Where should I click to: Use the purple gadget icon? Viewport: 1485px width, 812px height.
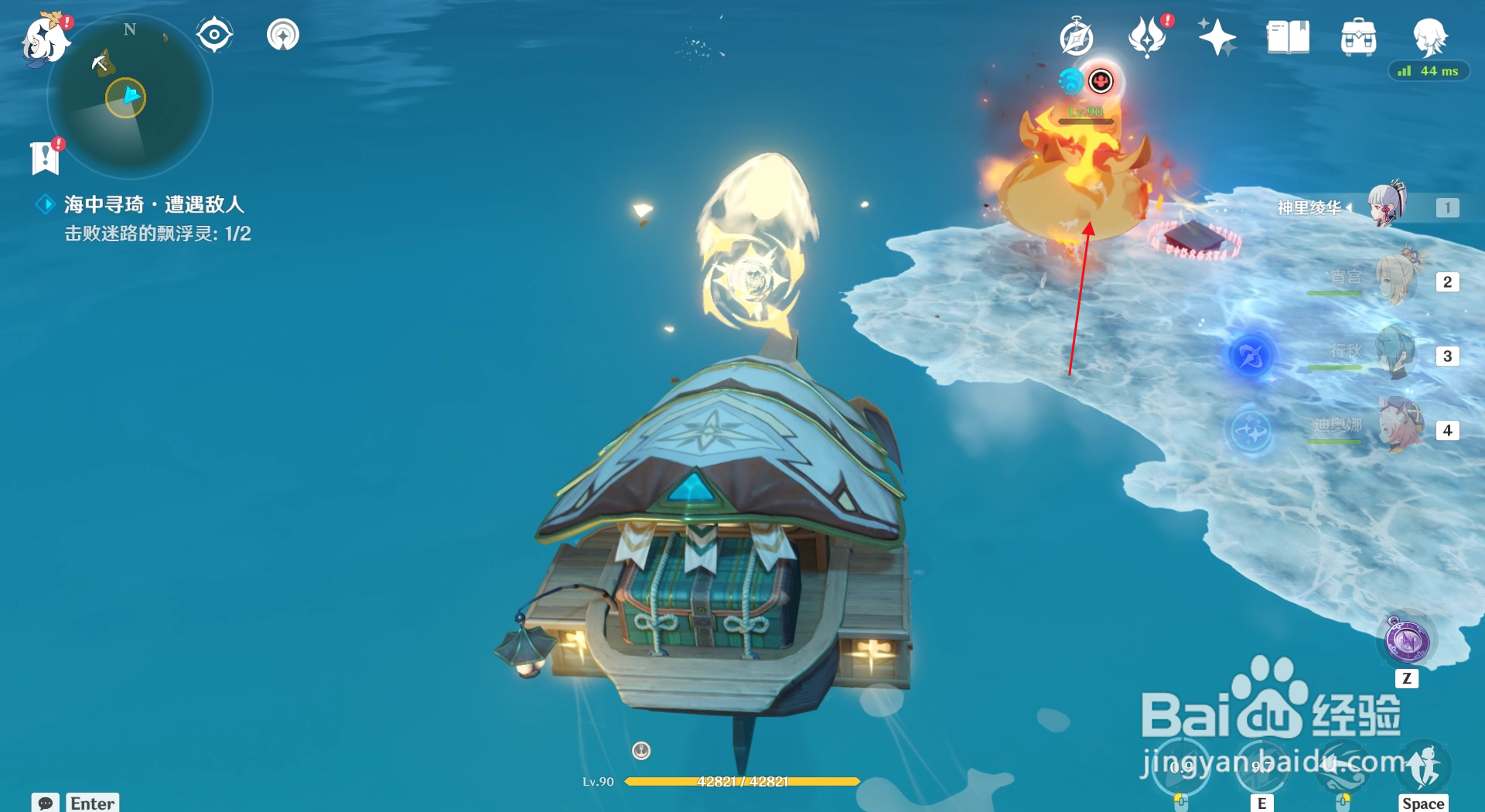[1407, 641]
